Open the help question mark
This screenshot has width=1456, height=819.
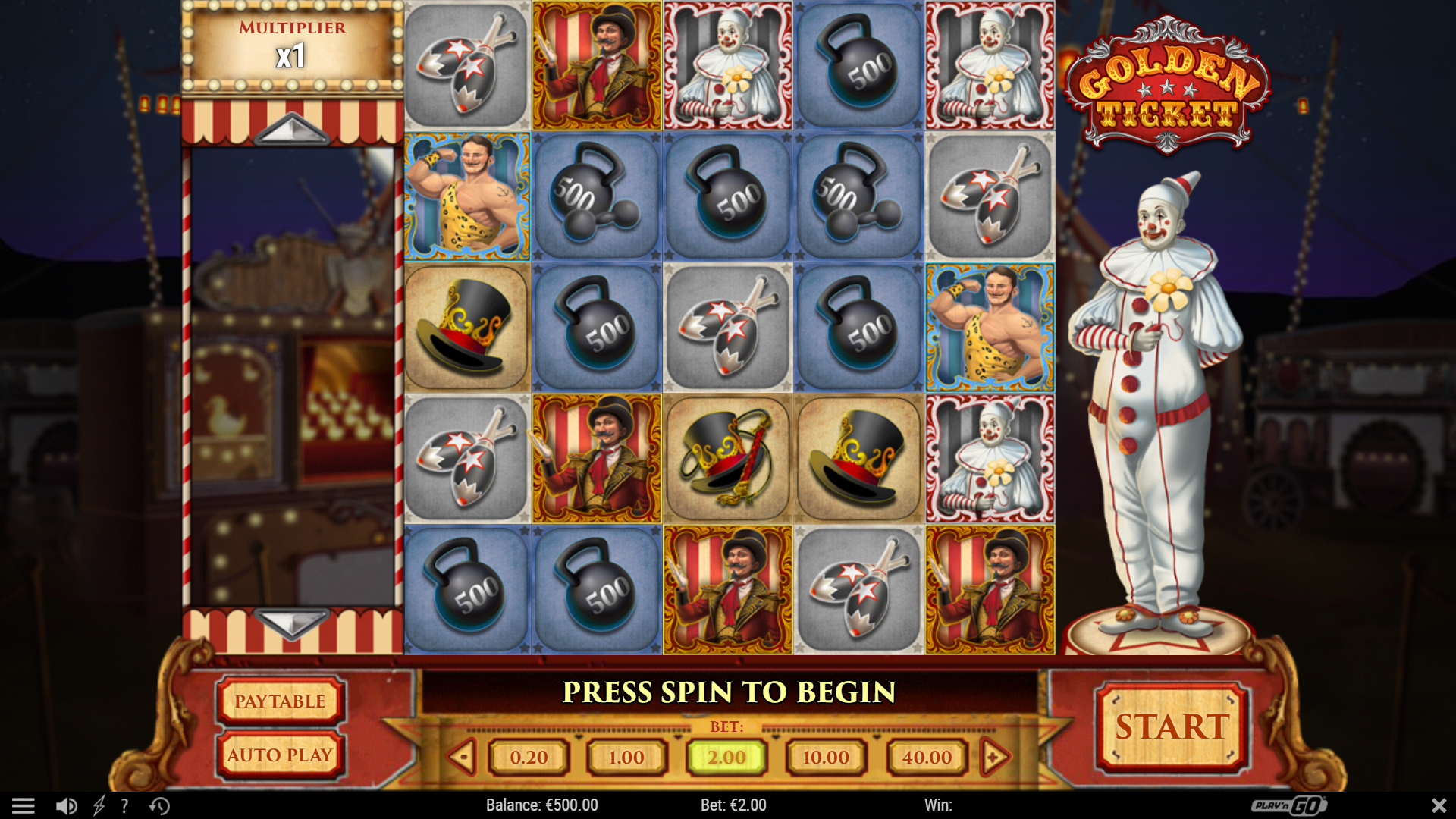tap(124, 805)
